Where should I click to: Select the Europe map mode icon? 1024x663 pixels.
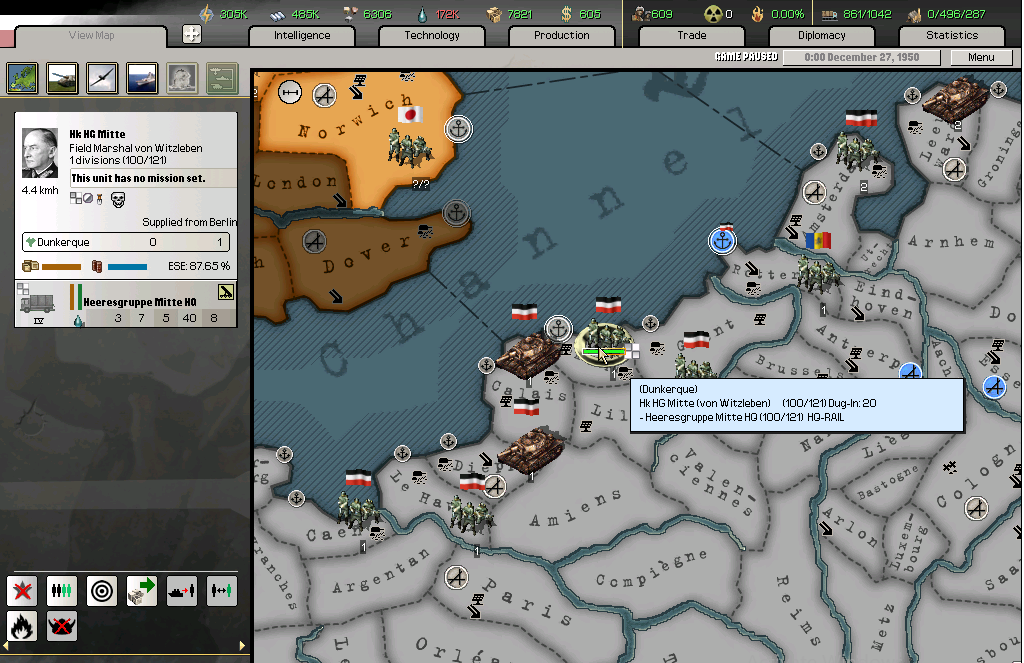(x=22, y=77)
